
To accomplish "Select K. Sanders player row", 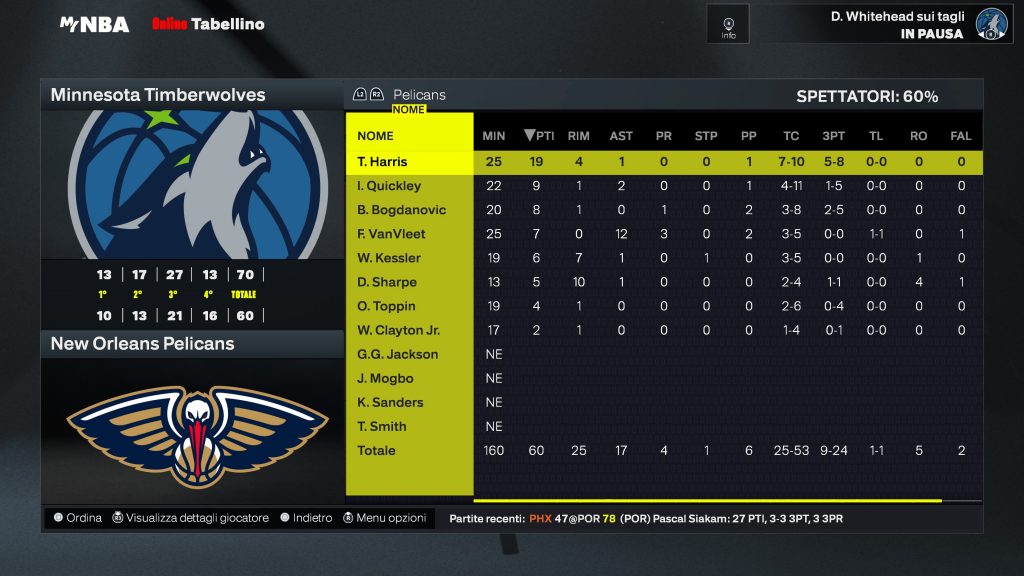I will point(390,402).
